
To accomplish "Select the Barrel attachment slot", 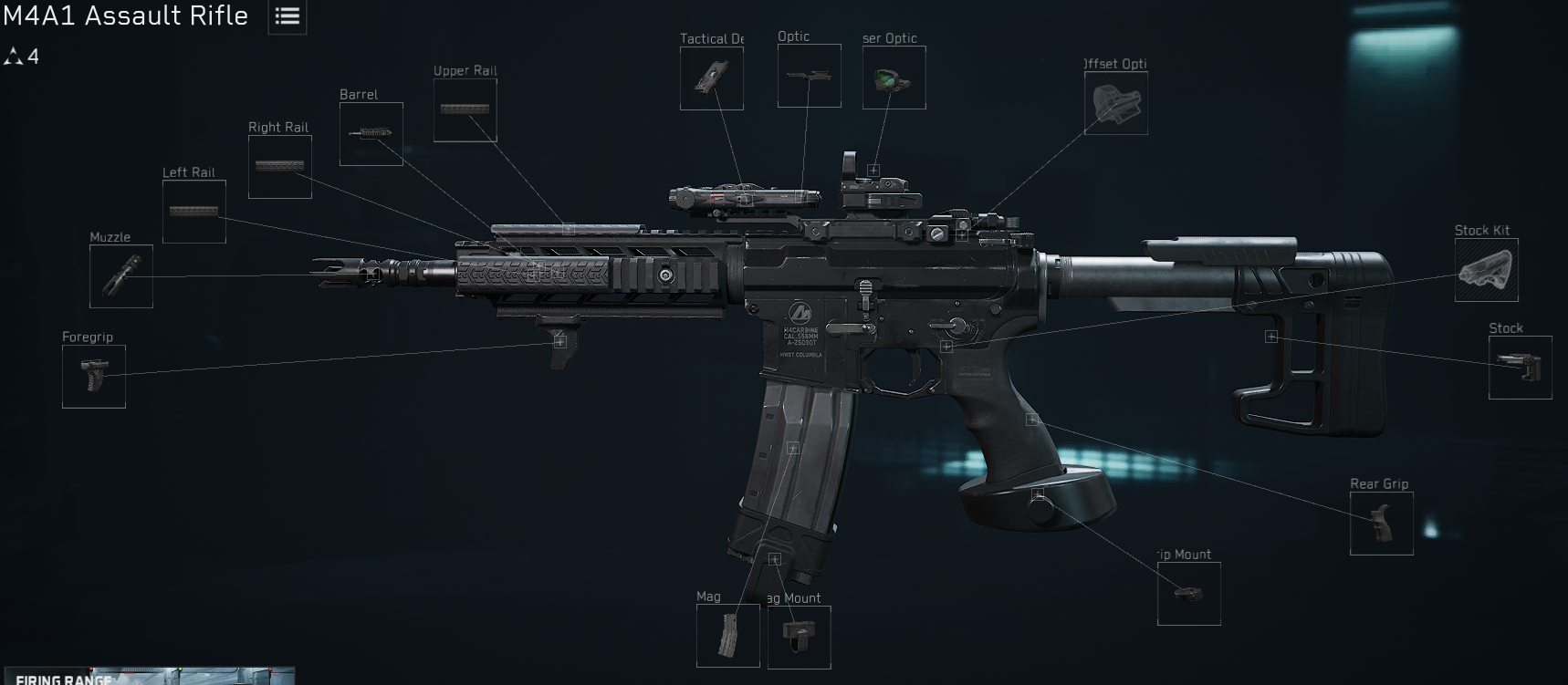I will pos(371,134).
